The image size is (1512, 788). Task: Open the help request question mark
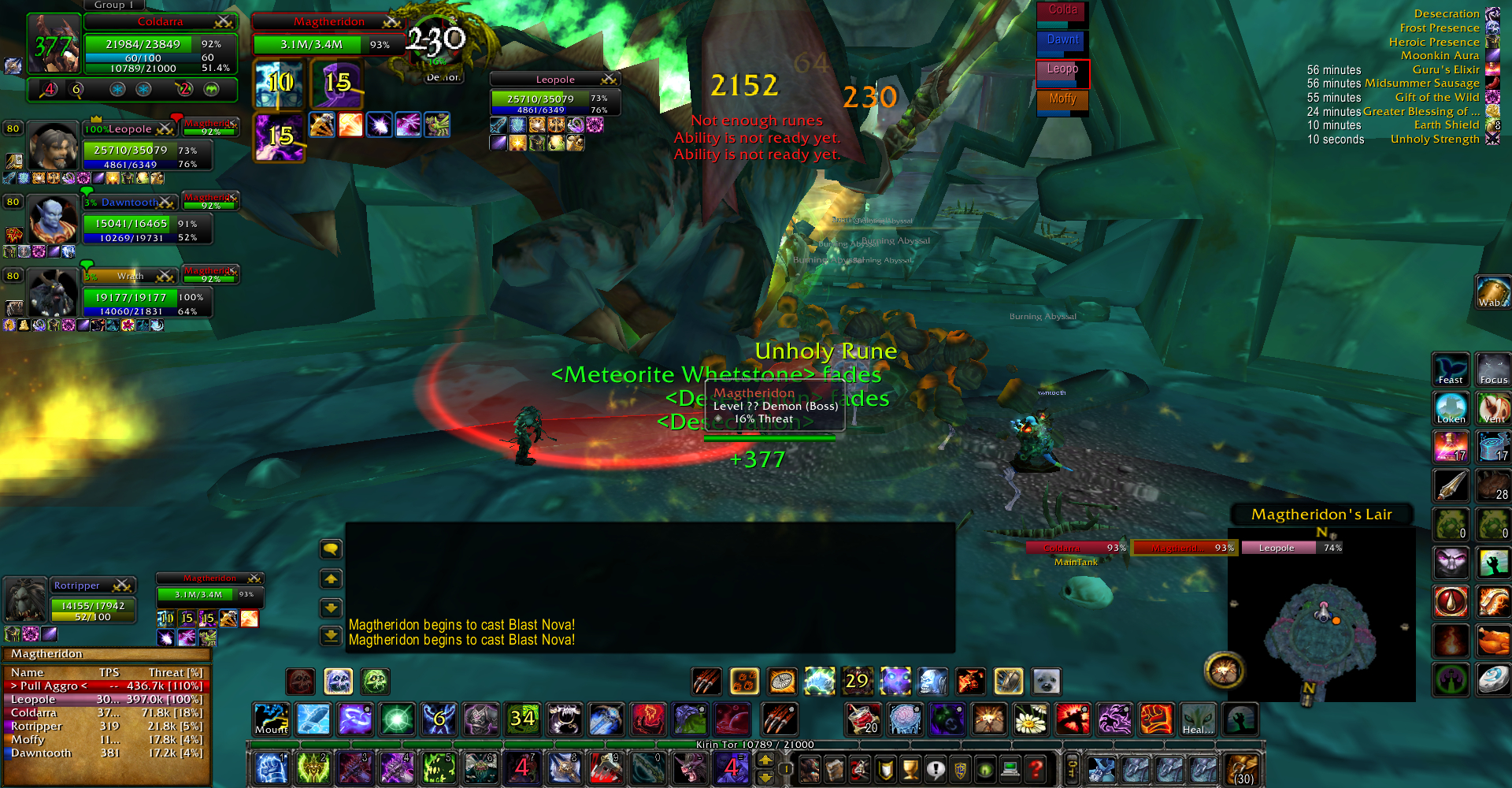tap(1036, 768)
